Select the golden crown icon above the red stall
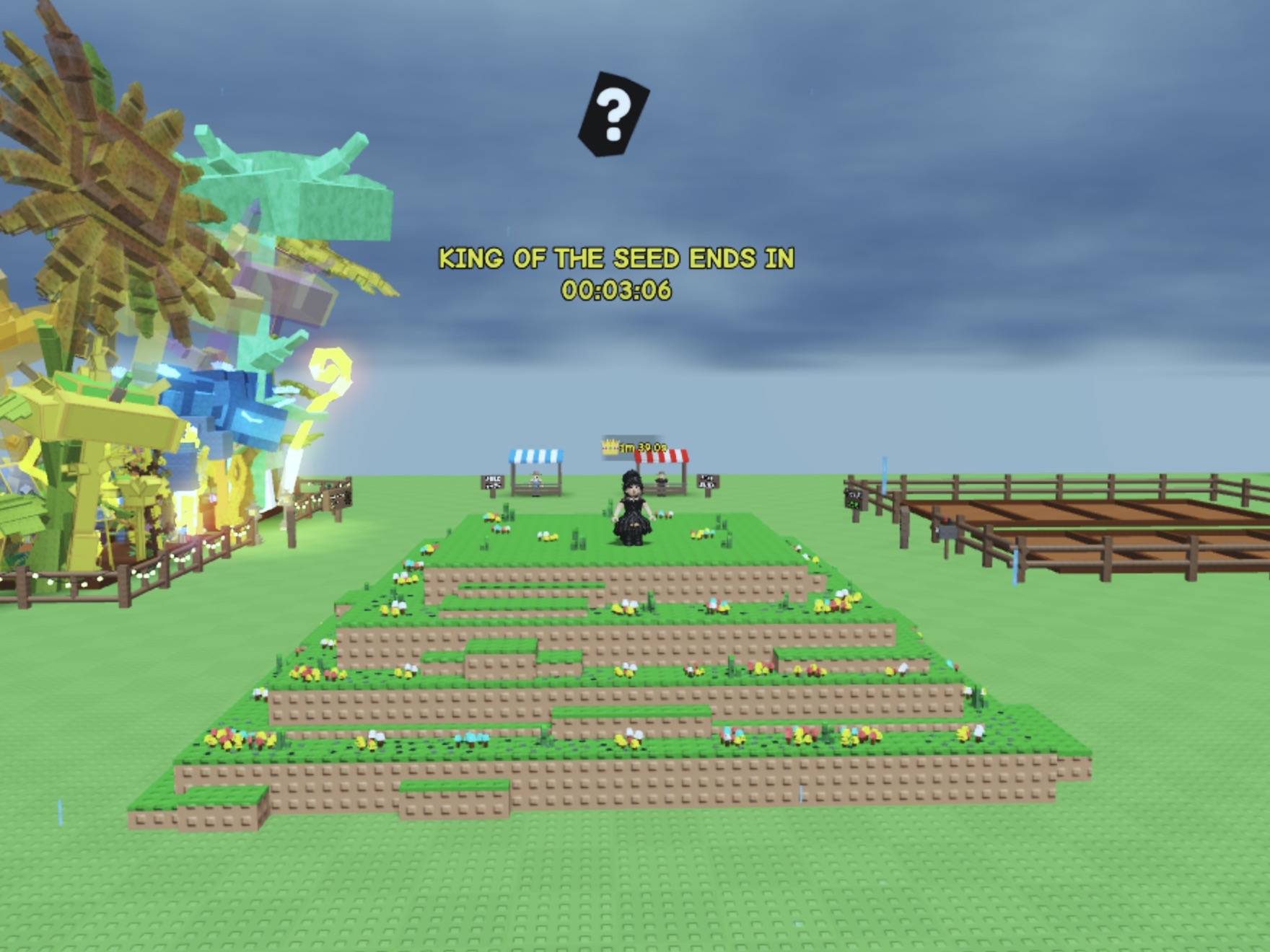This screenshot has height=952, width=1270. point(610,446)
